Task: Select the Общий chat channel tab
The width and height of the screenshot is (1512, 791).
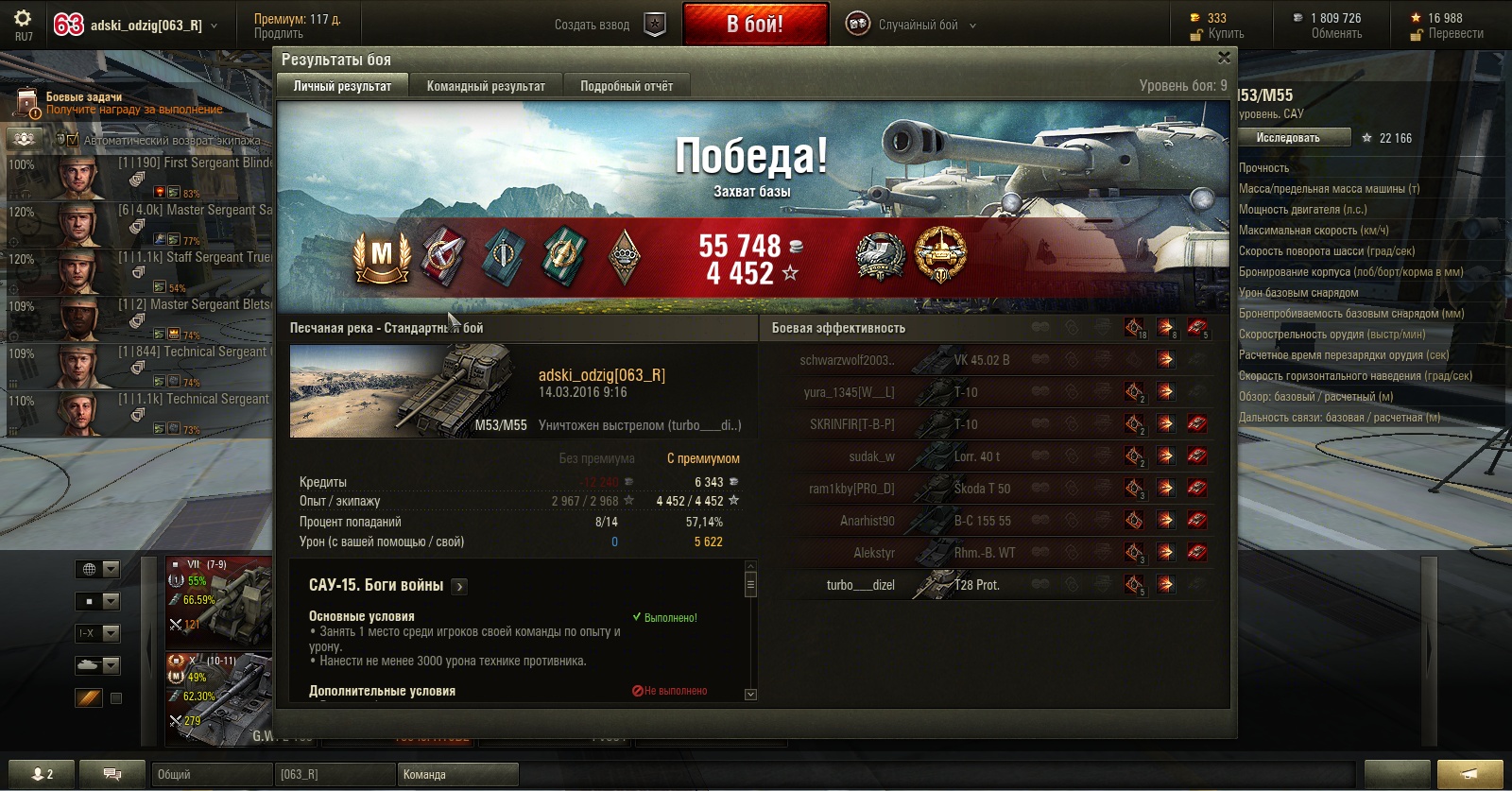Action: coord(212,774)
